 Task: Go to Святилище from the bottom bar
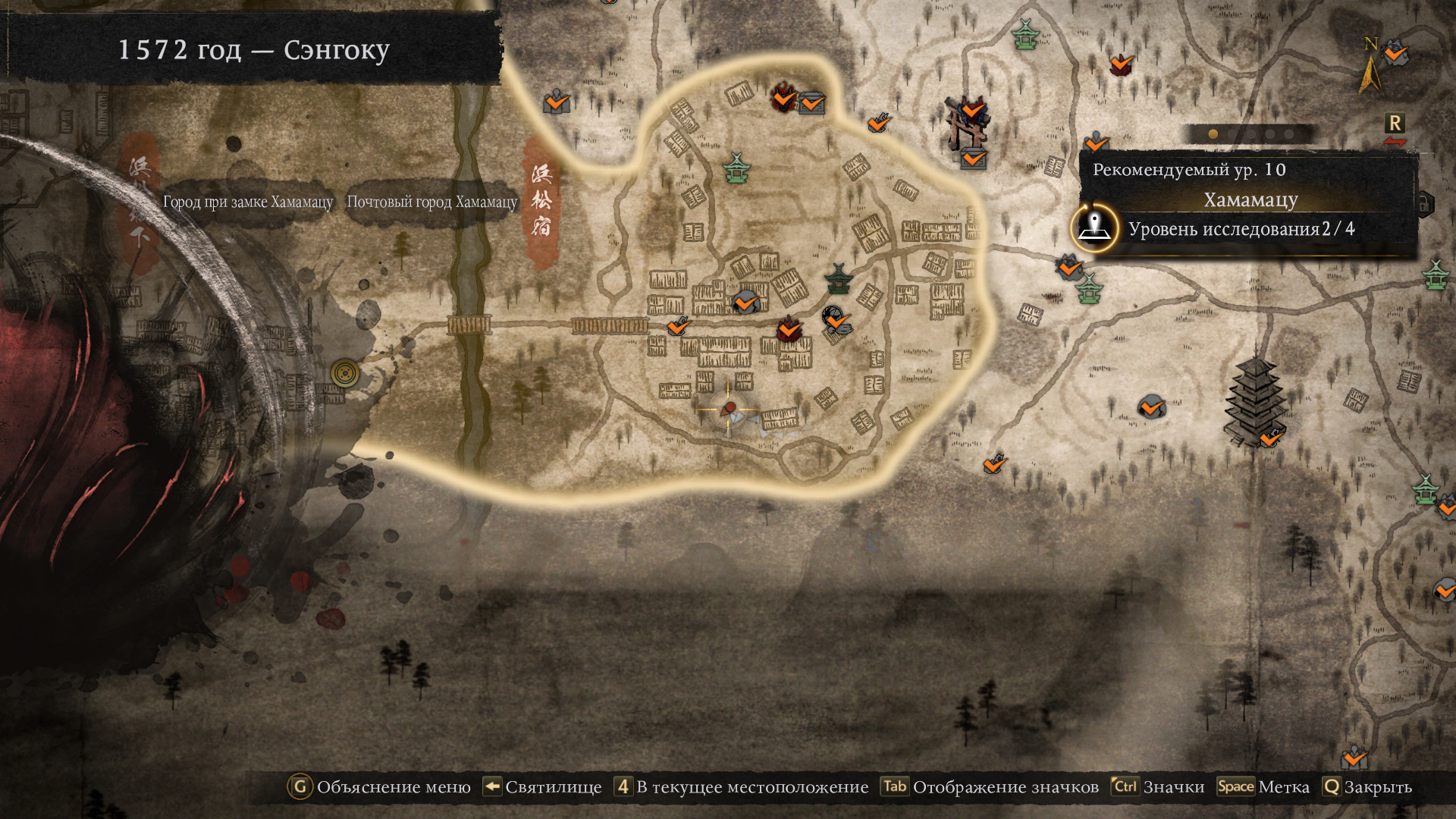click(x=542, y=787)
